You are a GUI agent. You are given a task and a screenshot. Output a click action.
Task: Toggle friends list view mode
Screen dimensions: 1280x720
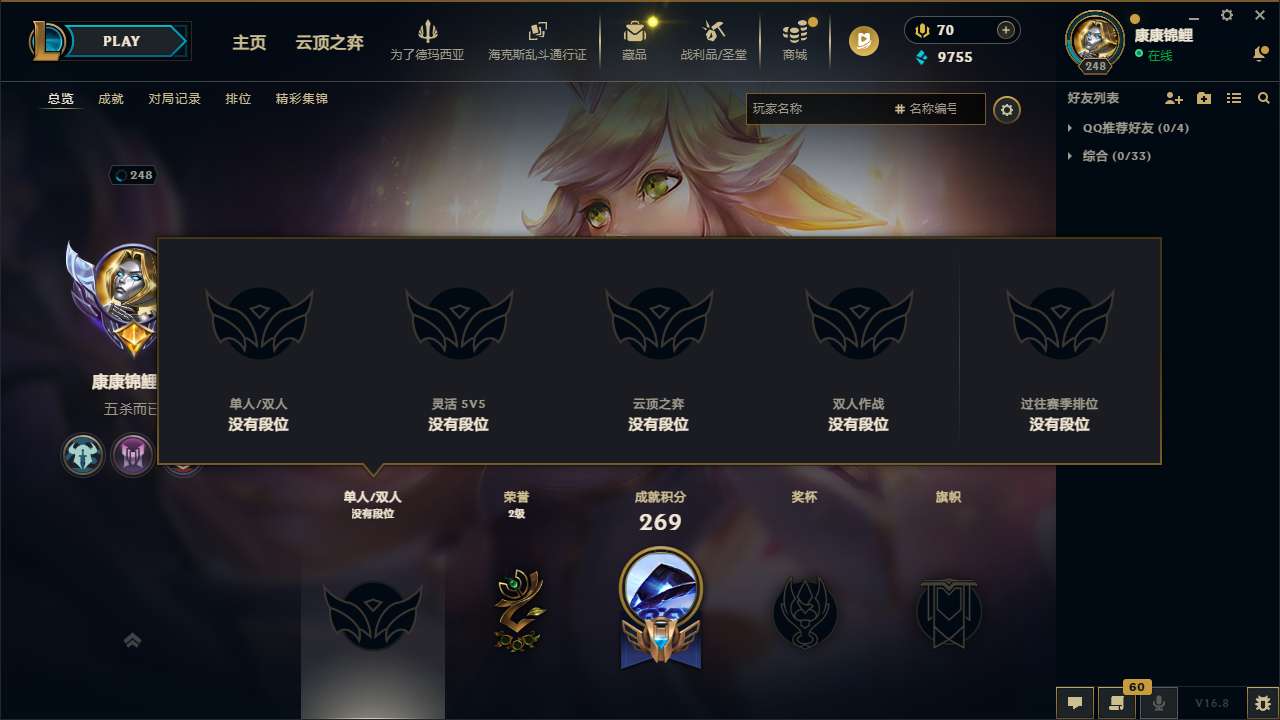[1233, 98]
